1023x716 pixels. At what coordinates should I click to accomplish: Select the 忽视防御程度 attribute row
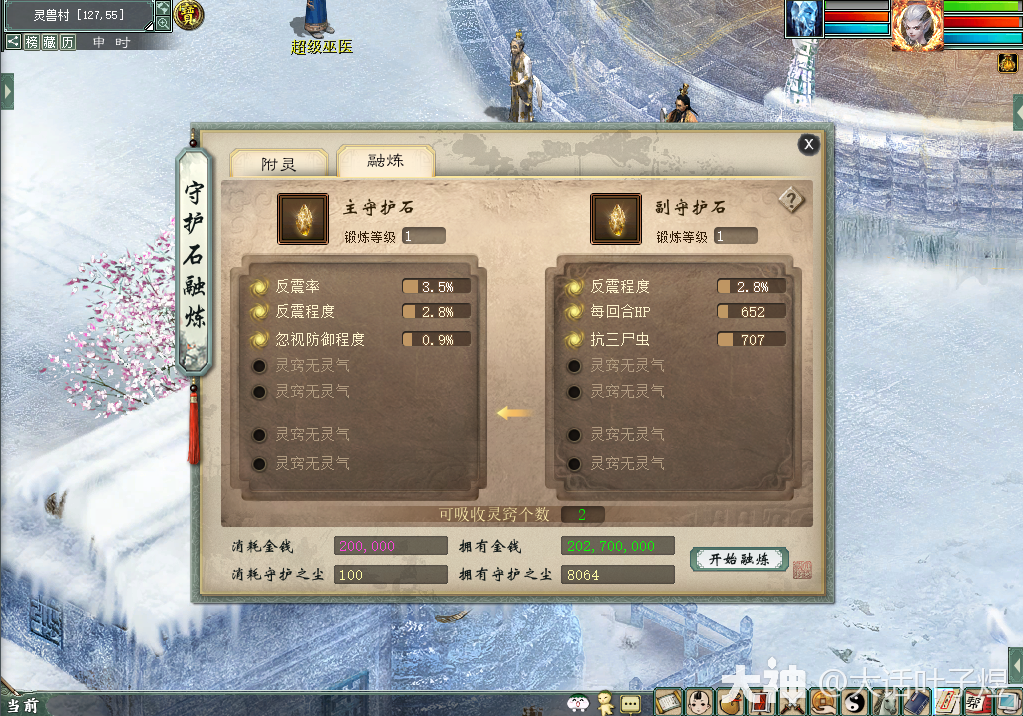(319, 340)
